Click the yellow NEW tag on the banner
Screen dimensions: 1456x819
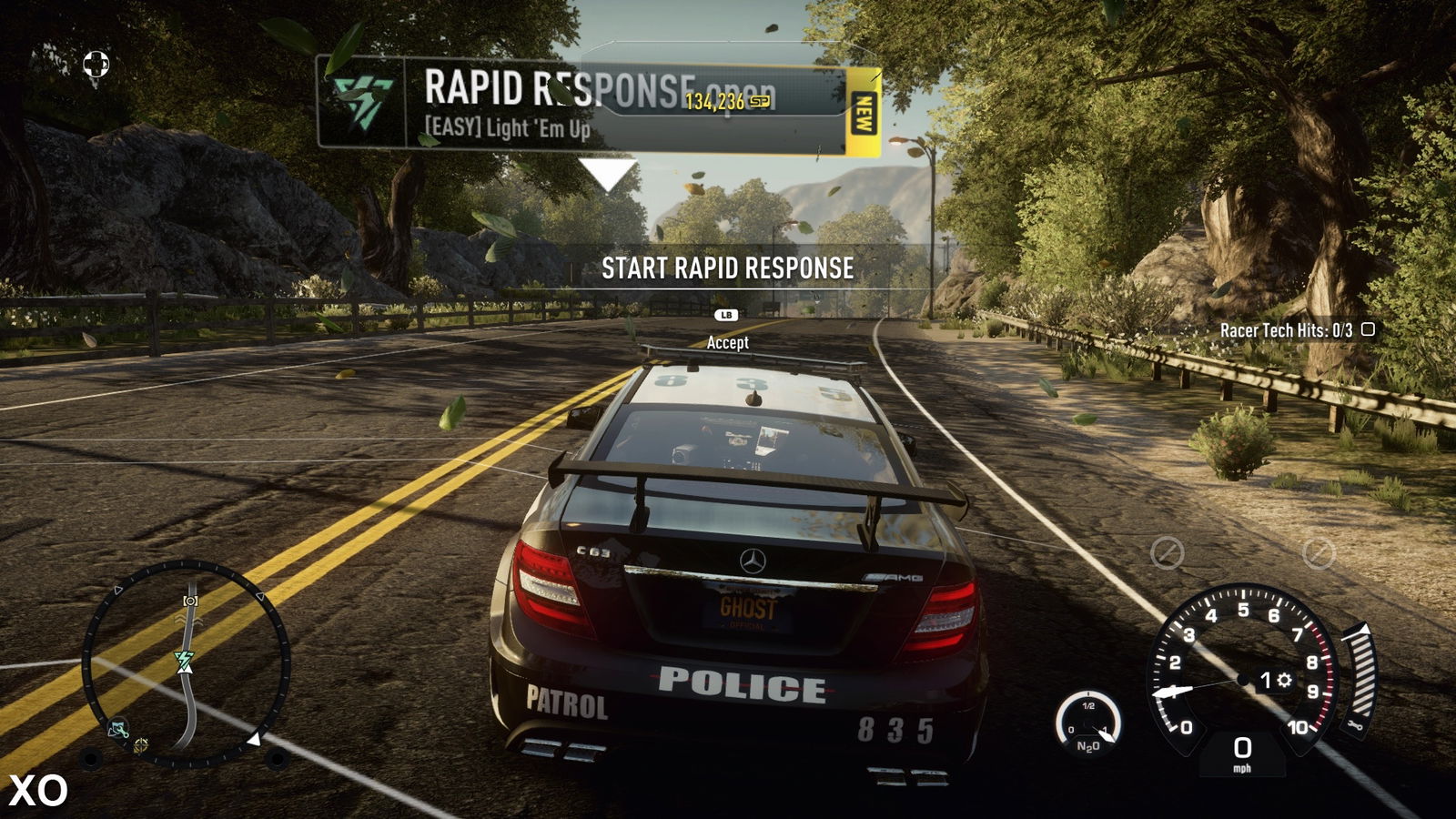863,113
